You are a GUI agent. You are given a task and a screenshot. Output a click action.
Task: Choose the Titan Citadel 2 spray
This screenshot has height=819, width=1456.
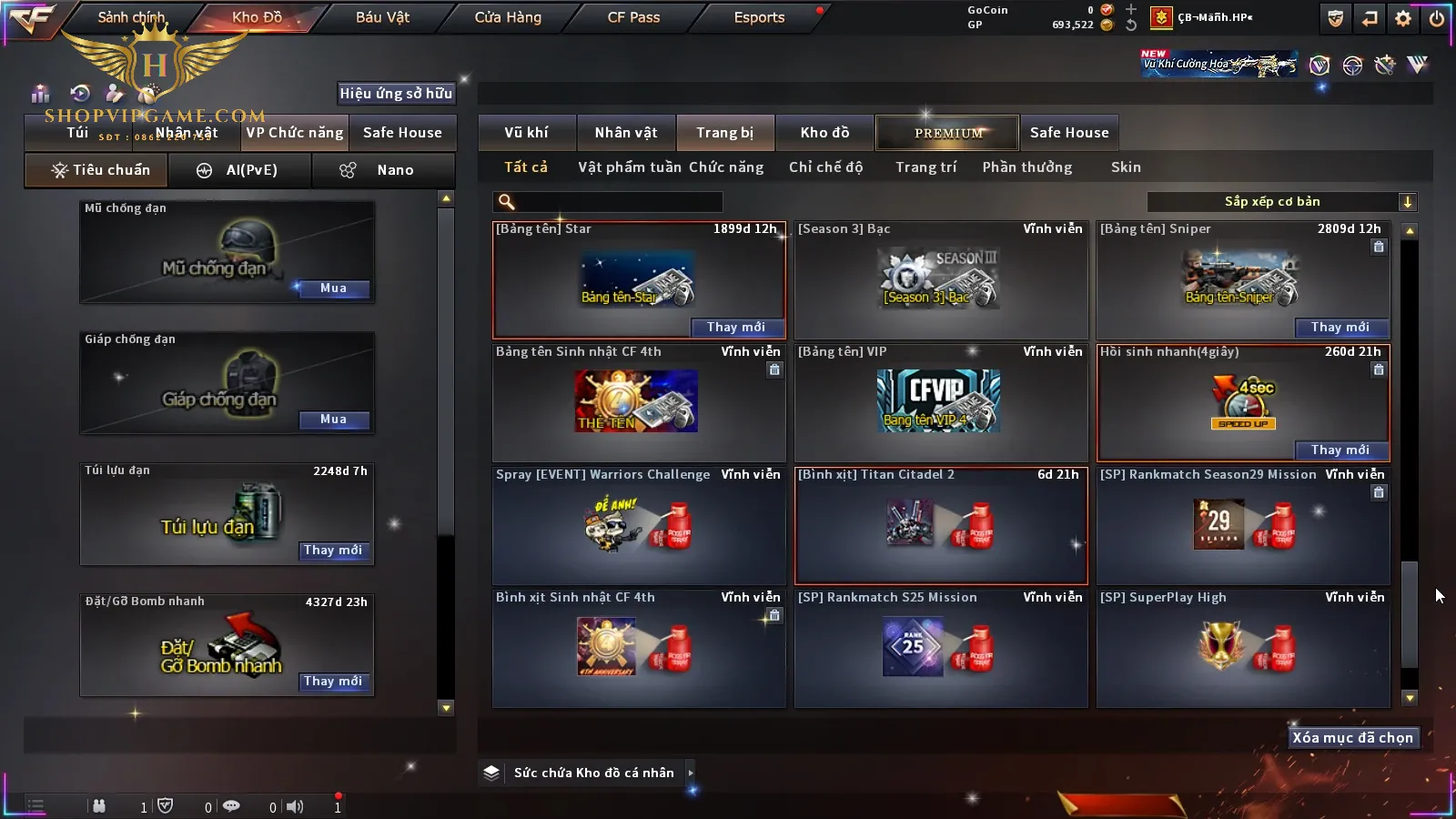click(x=941, y=525)
